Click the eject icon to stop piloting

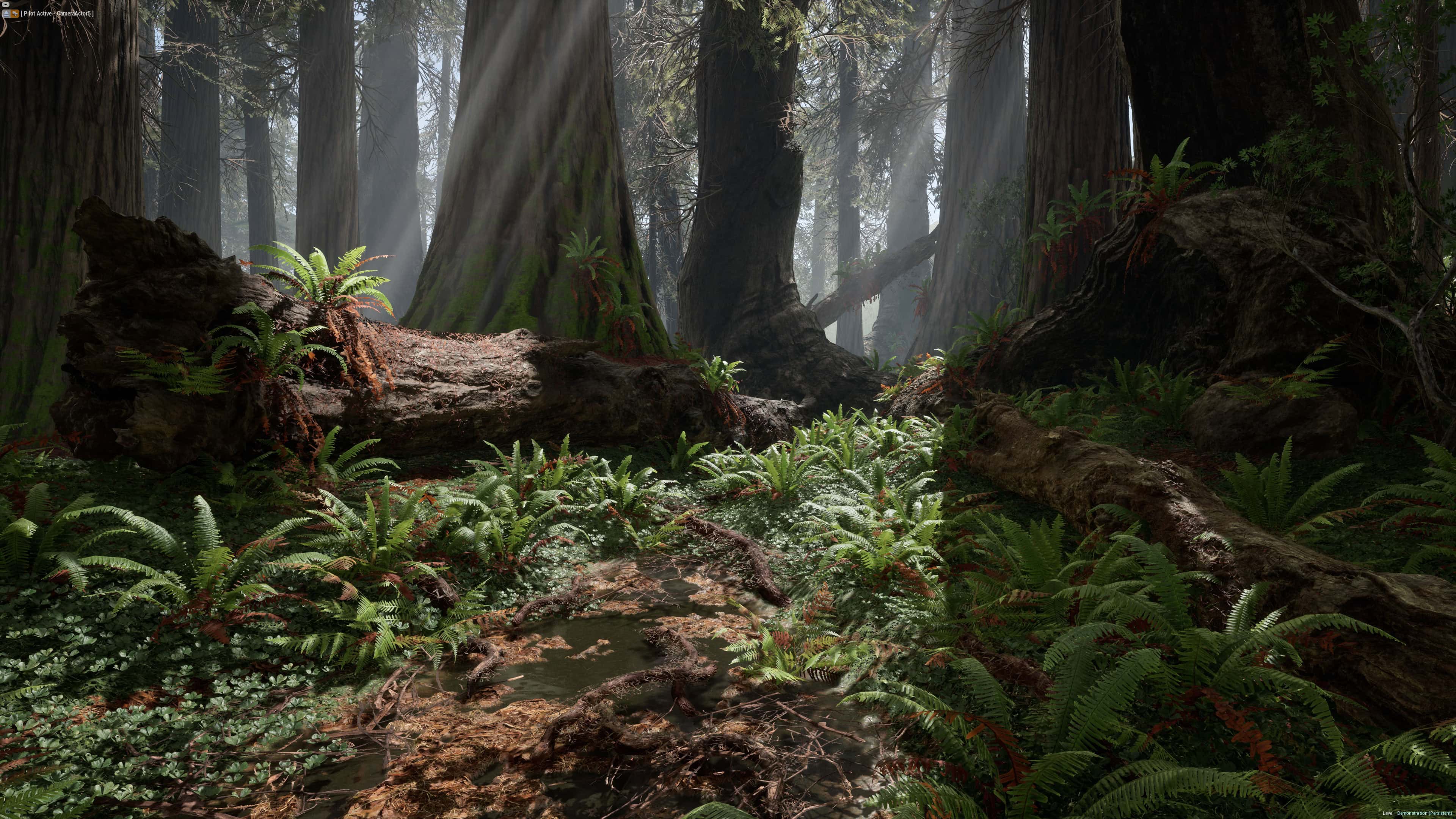coord(6,14)
